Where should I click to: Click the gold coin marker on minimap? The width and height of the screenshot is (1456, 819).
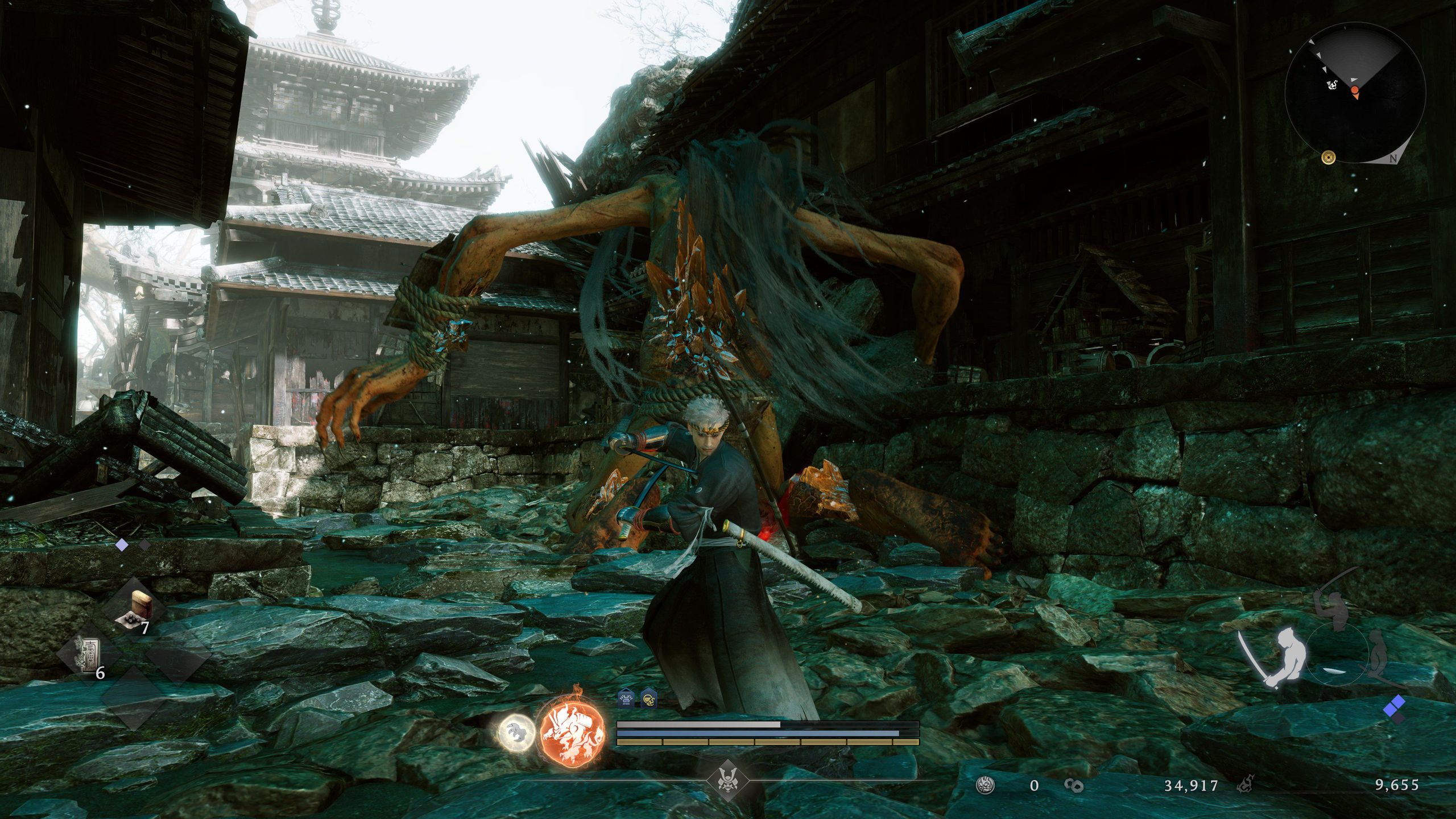coord(1329,157)
